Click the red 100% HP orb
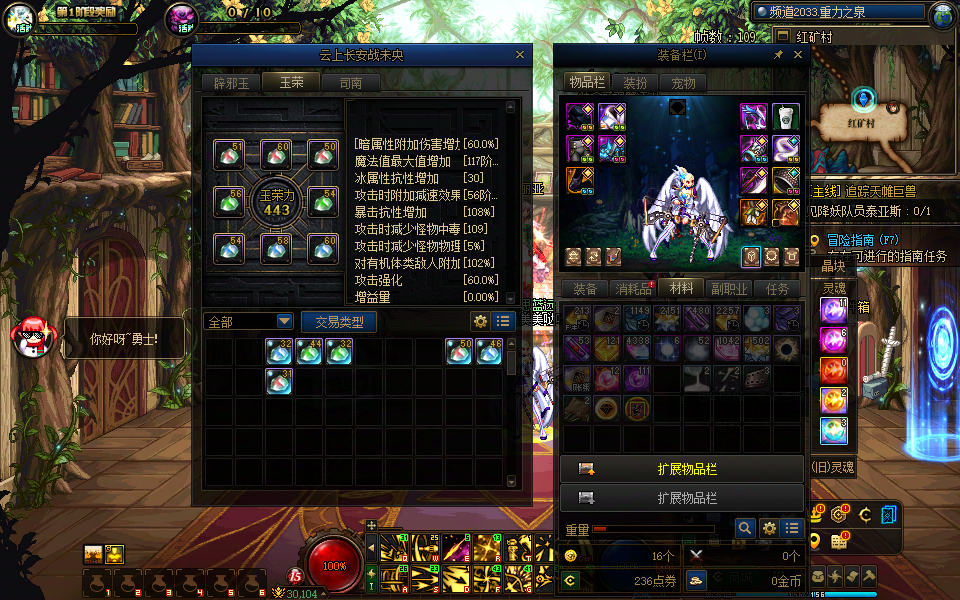 (335, 565)
